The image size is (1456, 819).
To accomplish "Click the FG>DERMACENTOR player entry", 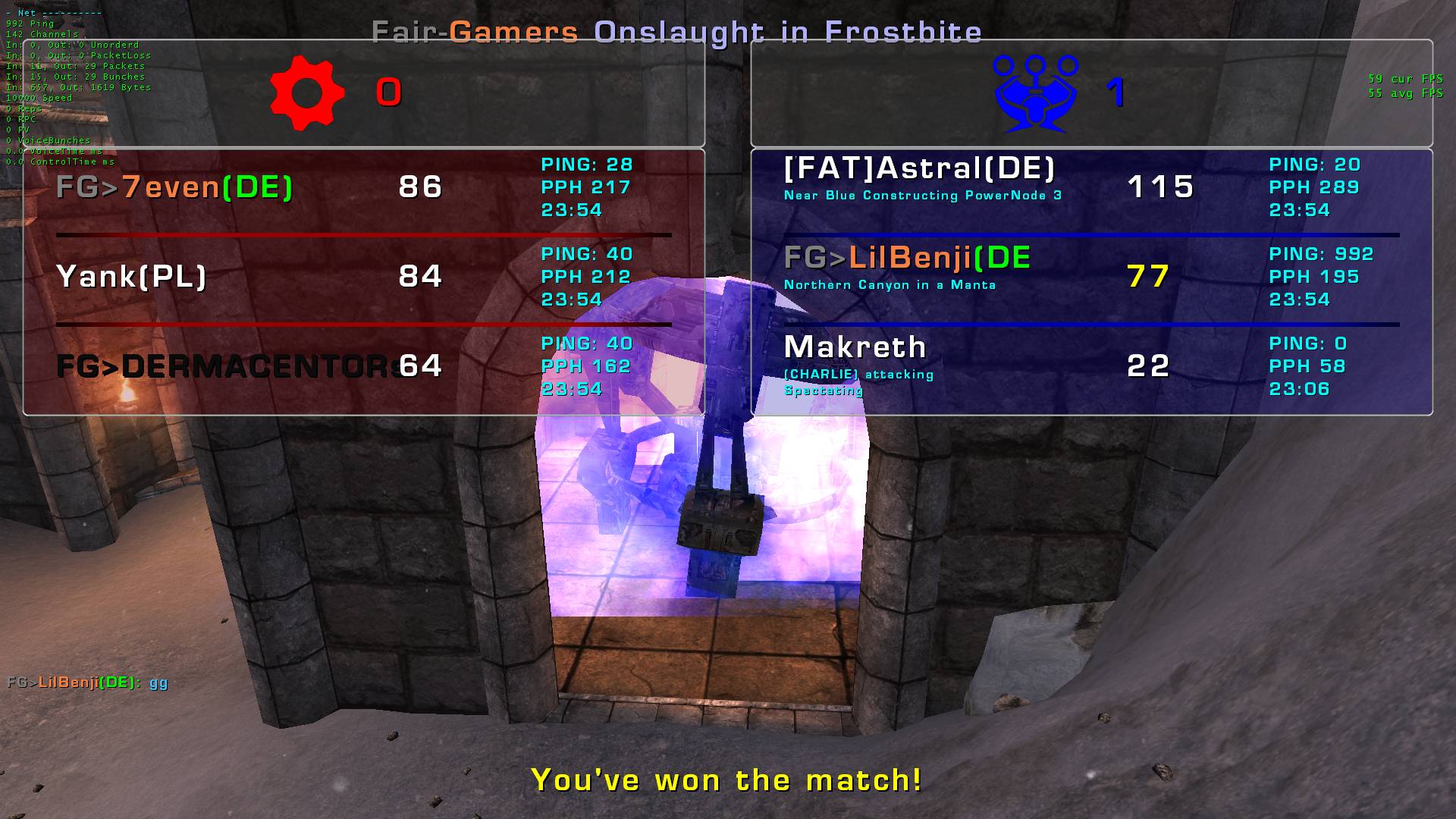I will click(227, 366).
